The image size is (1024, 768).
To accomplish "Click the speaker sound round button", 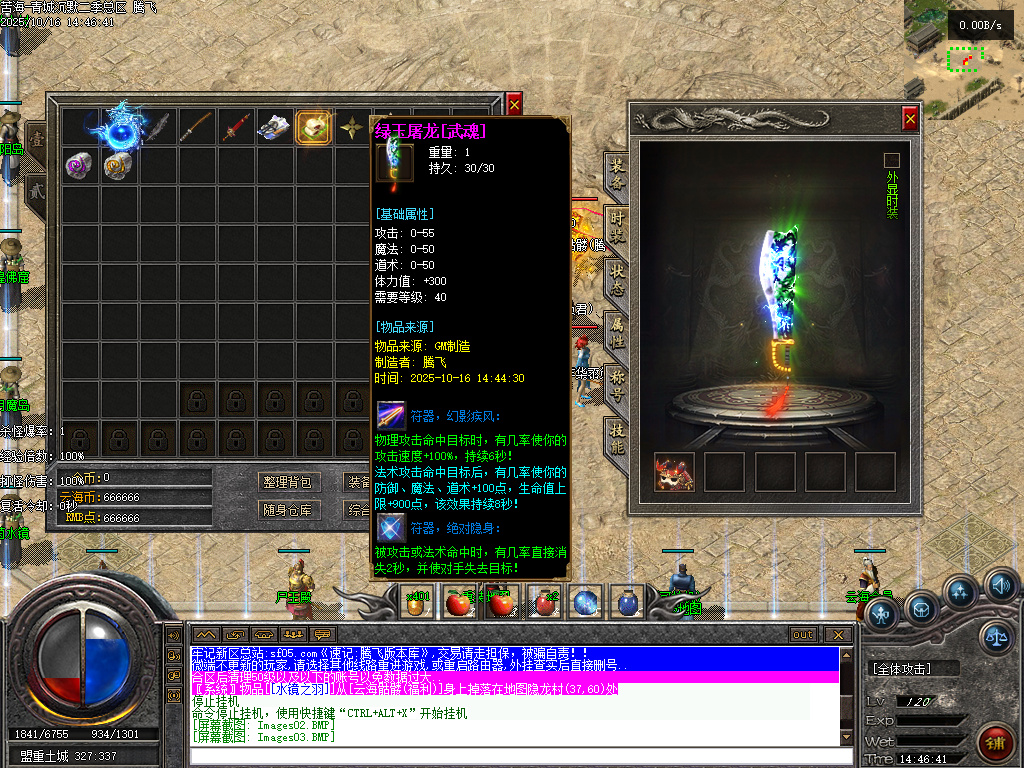I will tap(1000, 585).
